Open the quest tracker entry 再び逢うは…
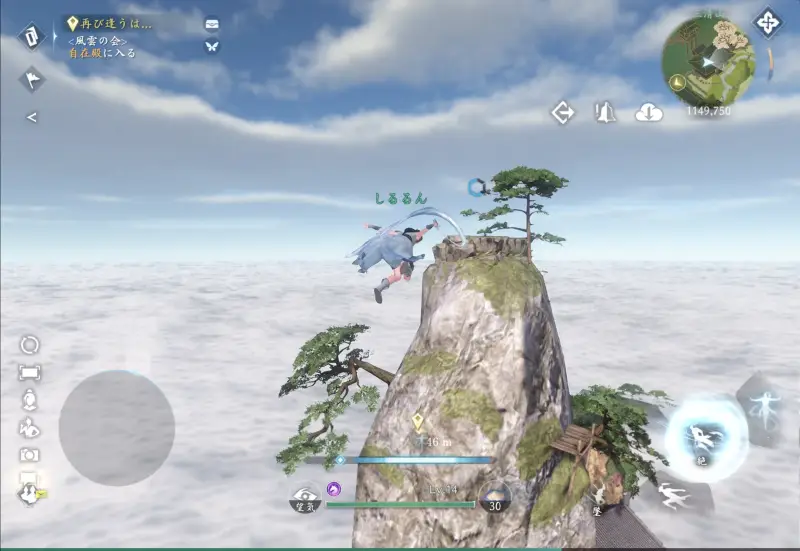 [x=112, y=22]
